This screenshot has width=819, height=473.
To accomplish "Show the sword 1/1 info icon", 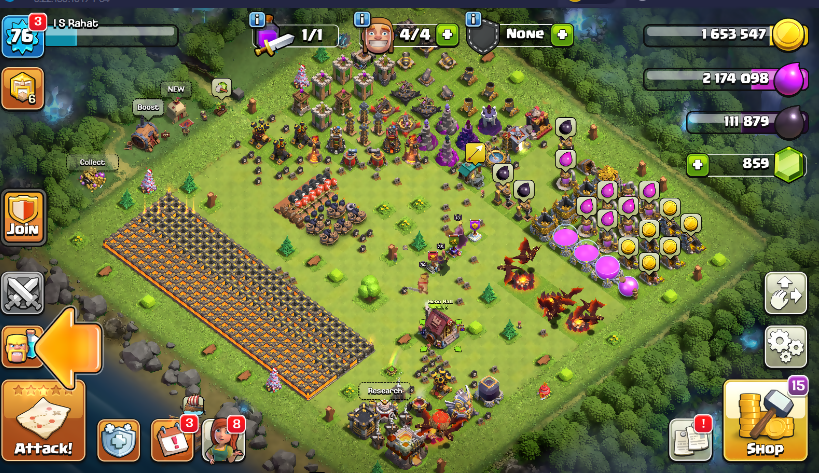I will click(258, 20).
